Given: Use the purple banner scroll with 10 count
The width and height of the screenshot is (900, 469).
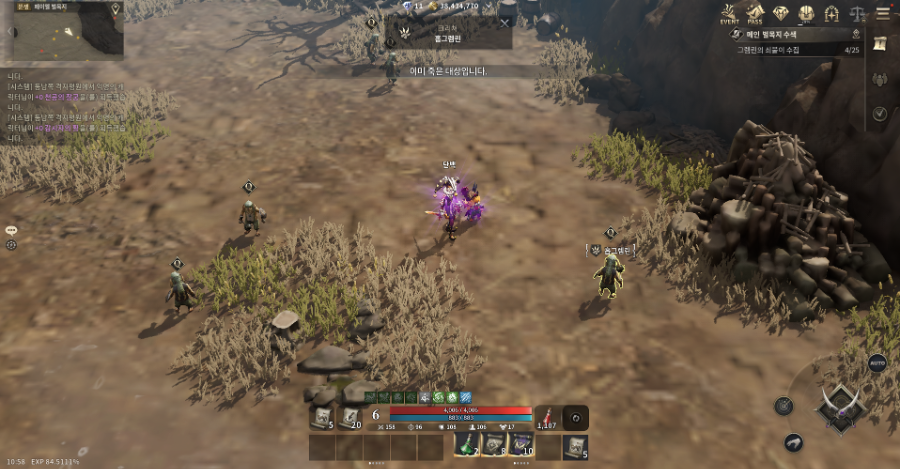Looking at the screenshot, I should 522,445.
